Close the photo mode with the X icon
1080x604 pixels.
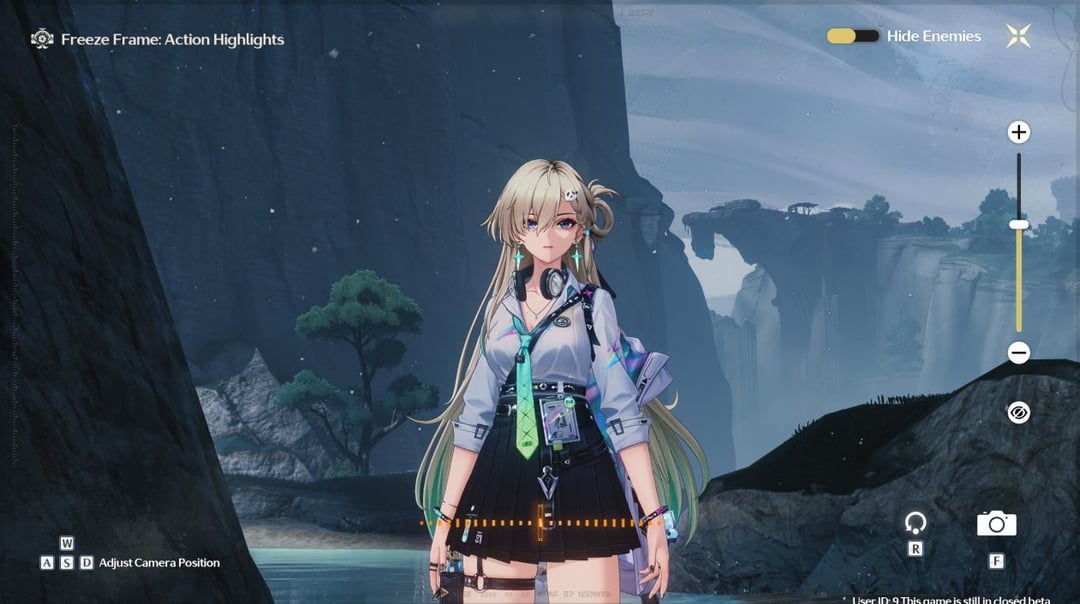click(x=1018, y=36)
